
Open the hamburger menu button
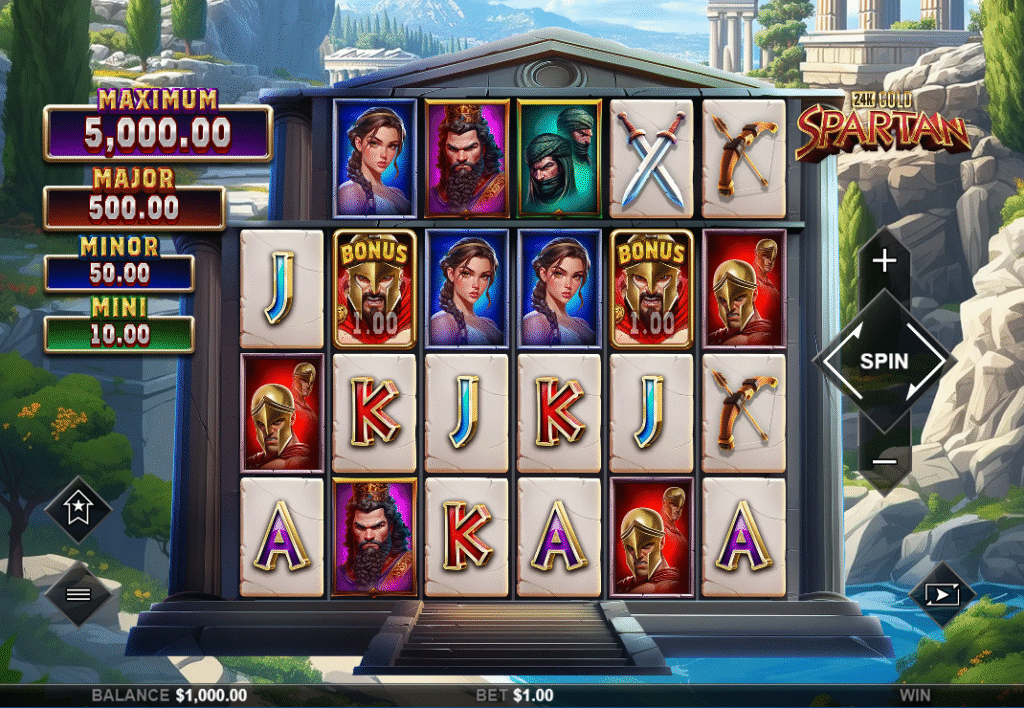(x=78, y=594)
